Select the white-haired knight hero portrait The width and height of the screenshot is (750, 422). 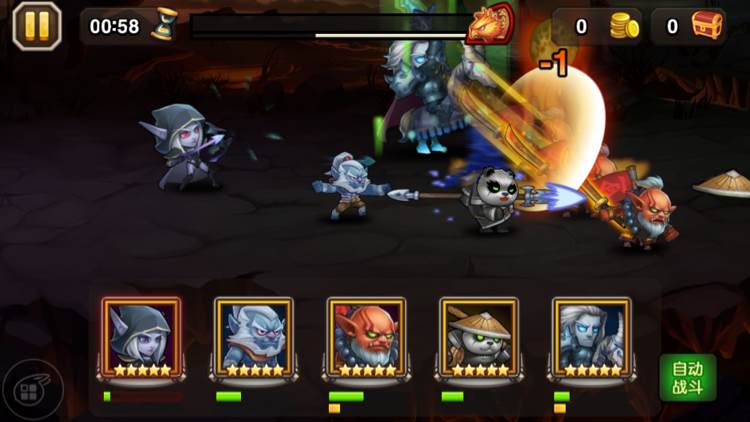tap(591, 336)
